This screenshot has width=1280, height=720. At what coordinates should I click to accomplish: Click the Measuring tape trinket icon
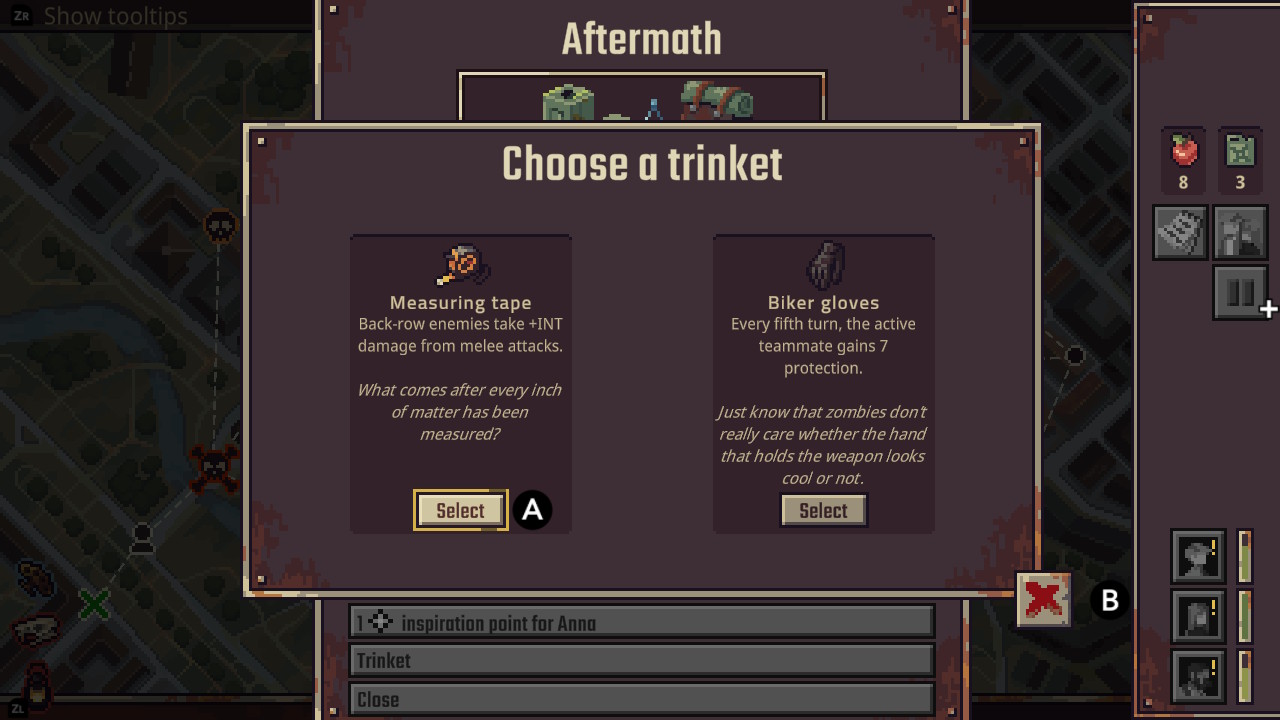[460, 264]
